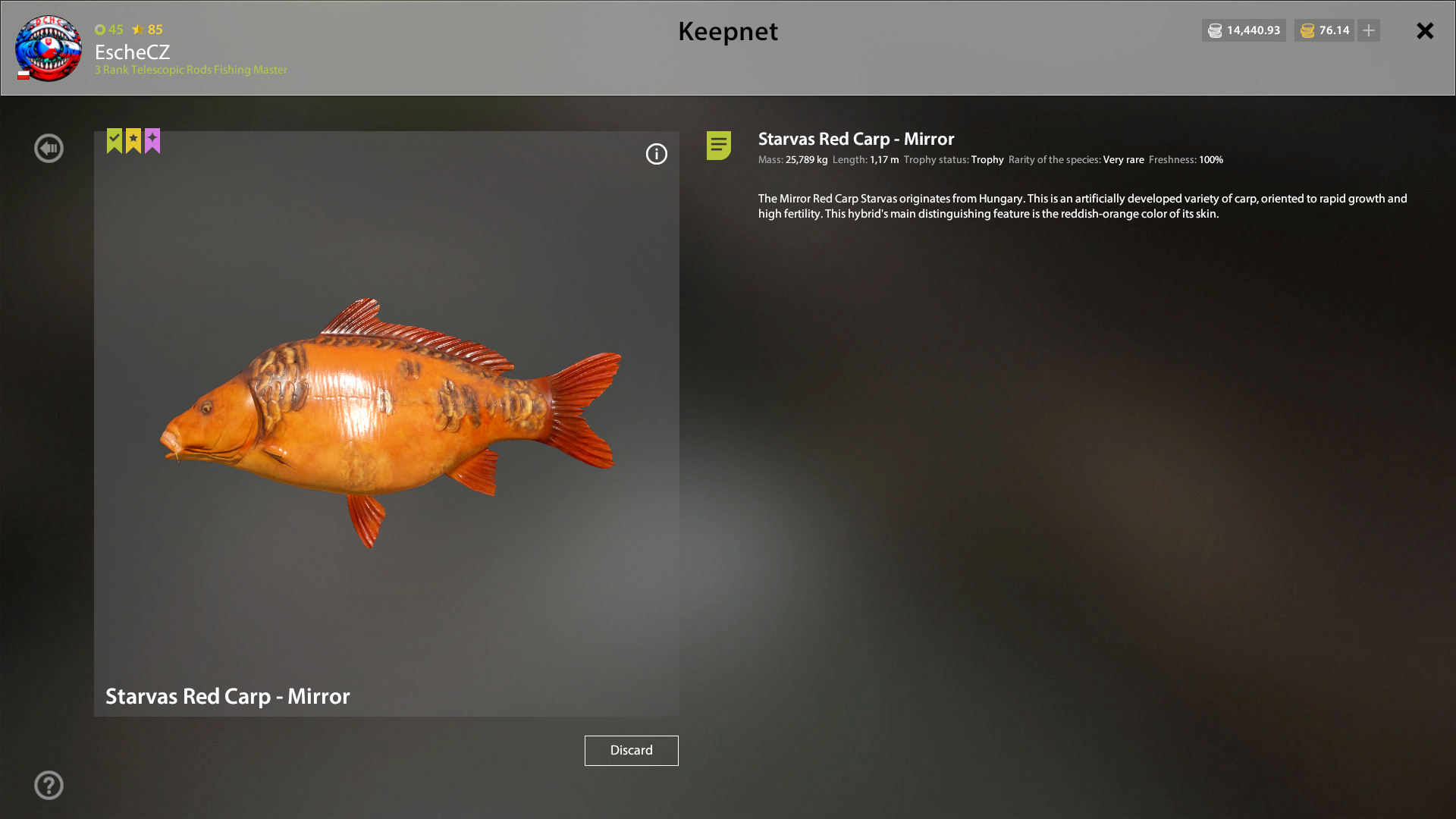Go back with the round arrow button
The width and height of the screenshot is (1456, 819).
point(49,149)
